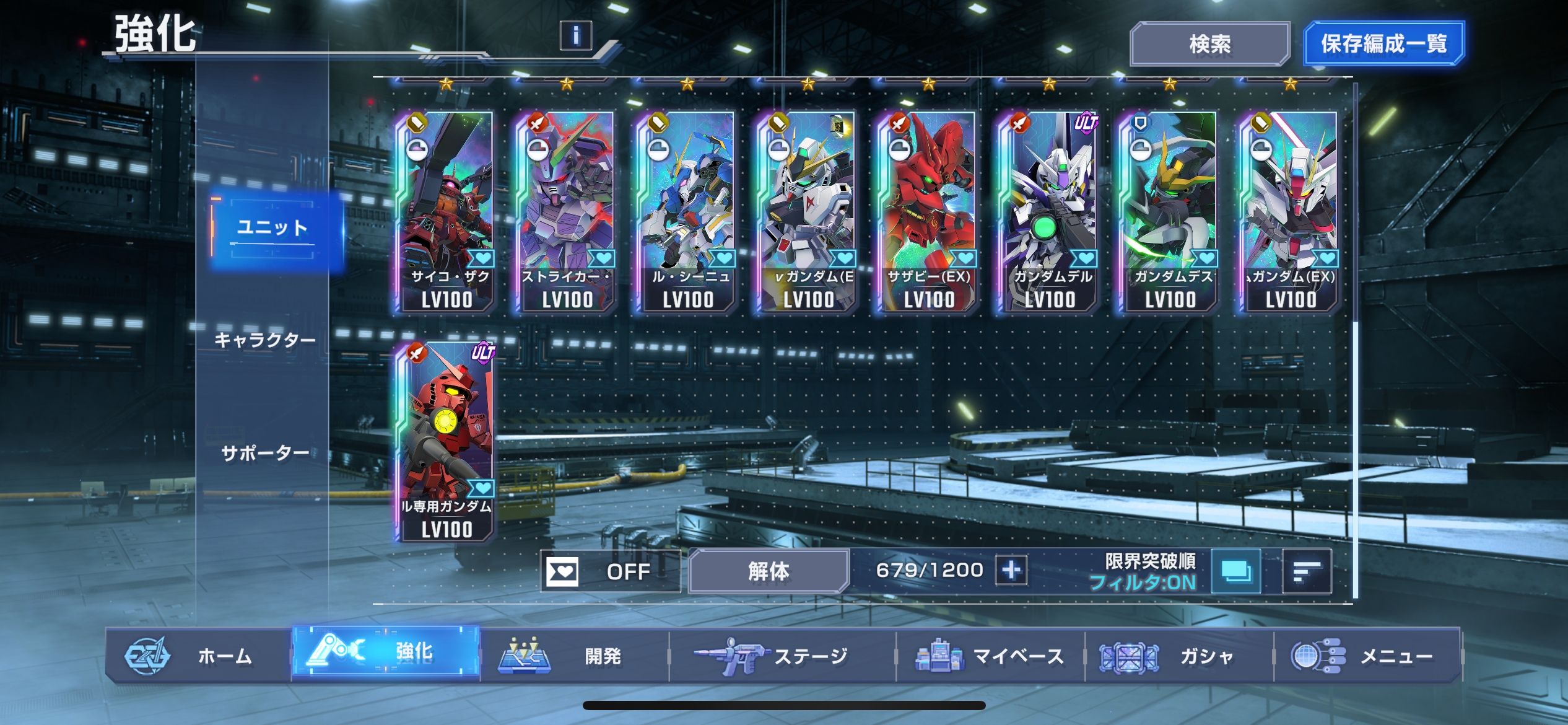This screenshot has height=725, width=1568.
Task: Choose the νガンダム unit card
Action: coord(807,211)
